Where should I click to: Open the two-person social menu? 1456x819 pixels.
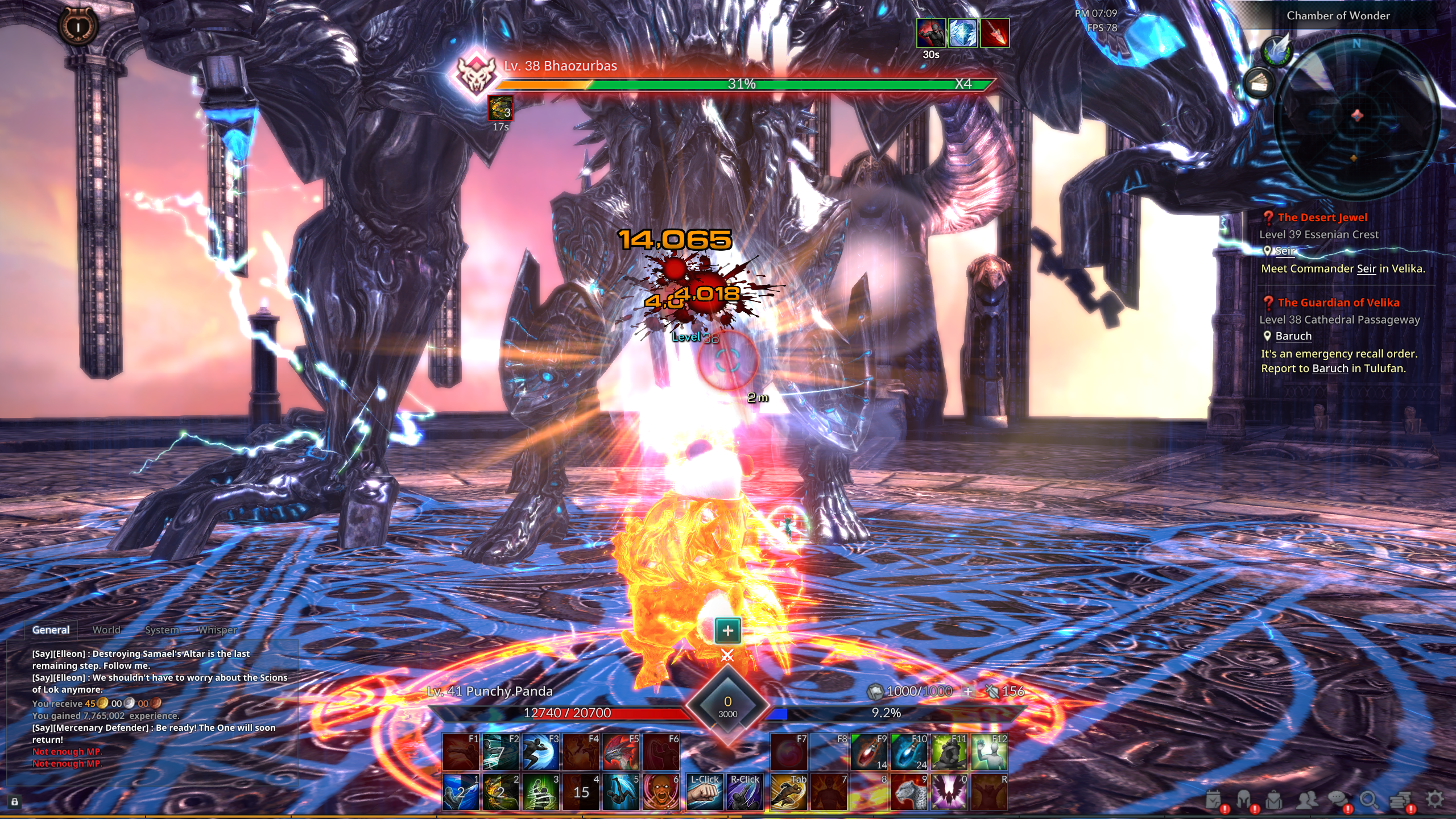click(x=1306, y=800)
